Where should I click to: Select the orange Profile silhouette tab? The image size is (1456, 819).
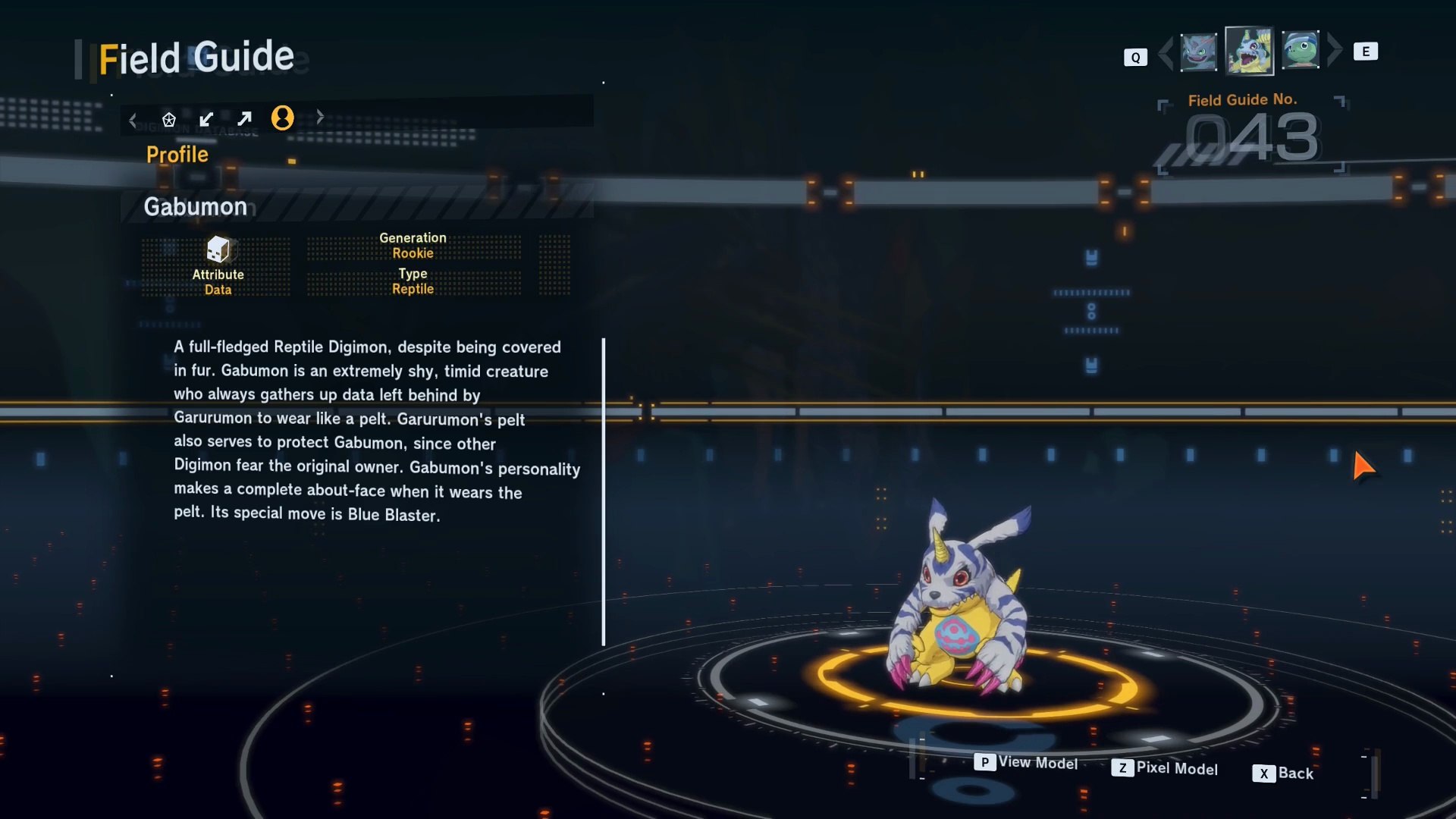coord(282,118)
